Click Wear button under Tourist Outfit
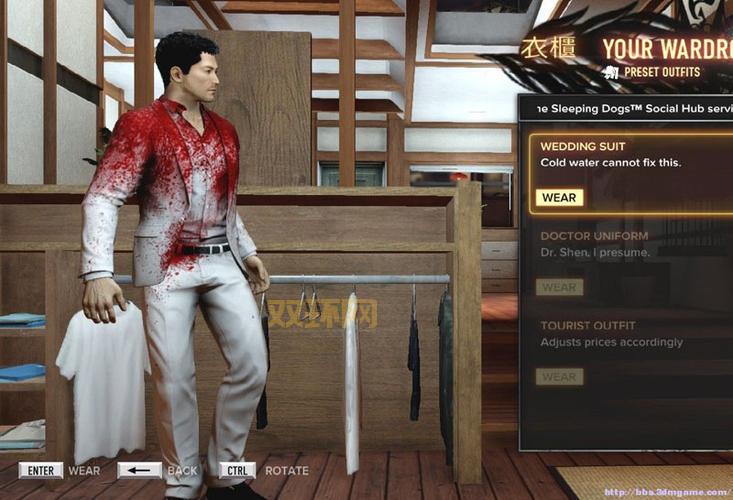The image size is (733, 500). click(x=559, y=377)
